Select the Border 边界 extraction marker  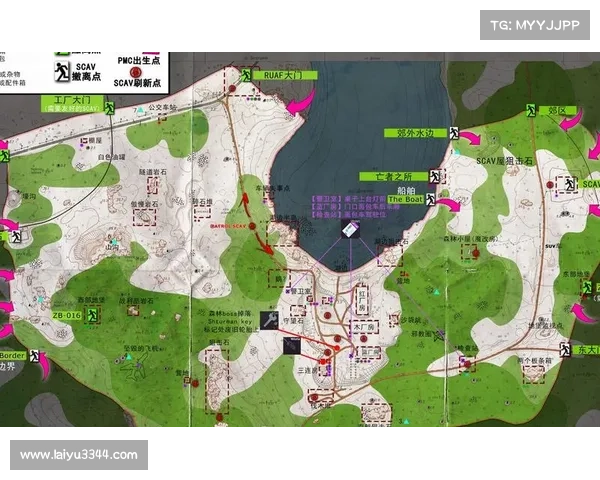(35, 356)
